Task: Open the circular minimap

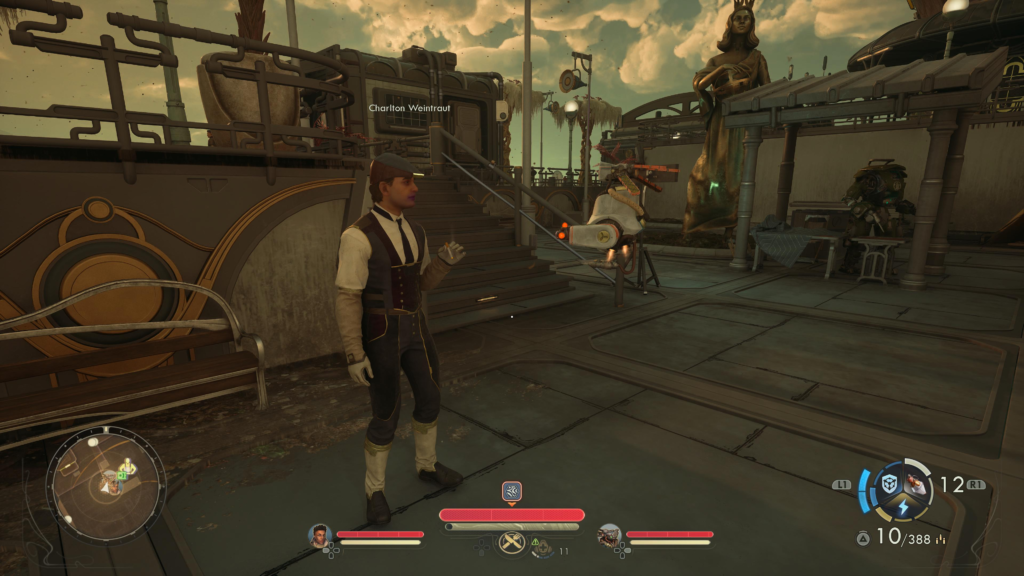Action: point(105,485)
